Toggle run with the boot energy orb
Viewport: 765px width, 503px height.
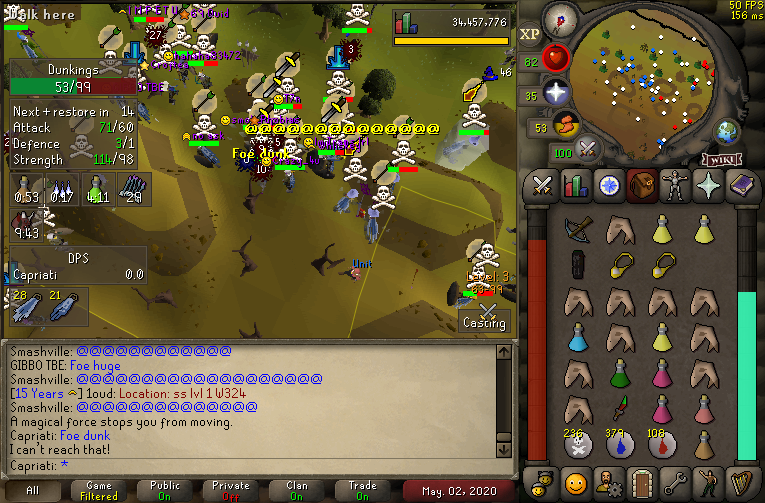[566, 125]
